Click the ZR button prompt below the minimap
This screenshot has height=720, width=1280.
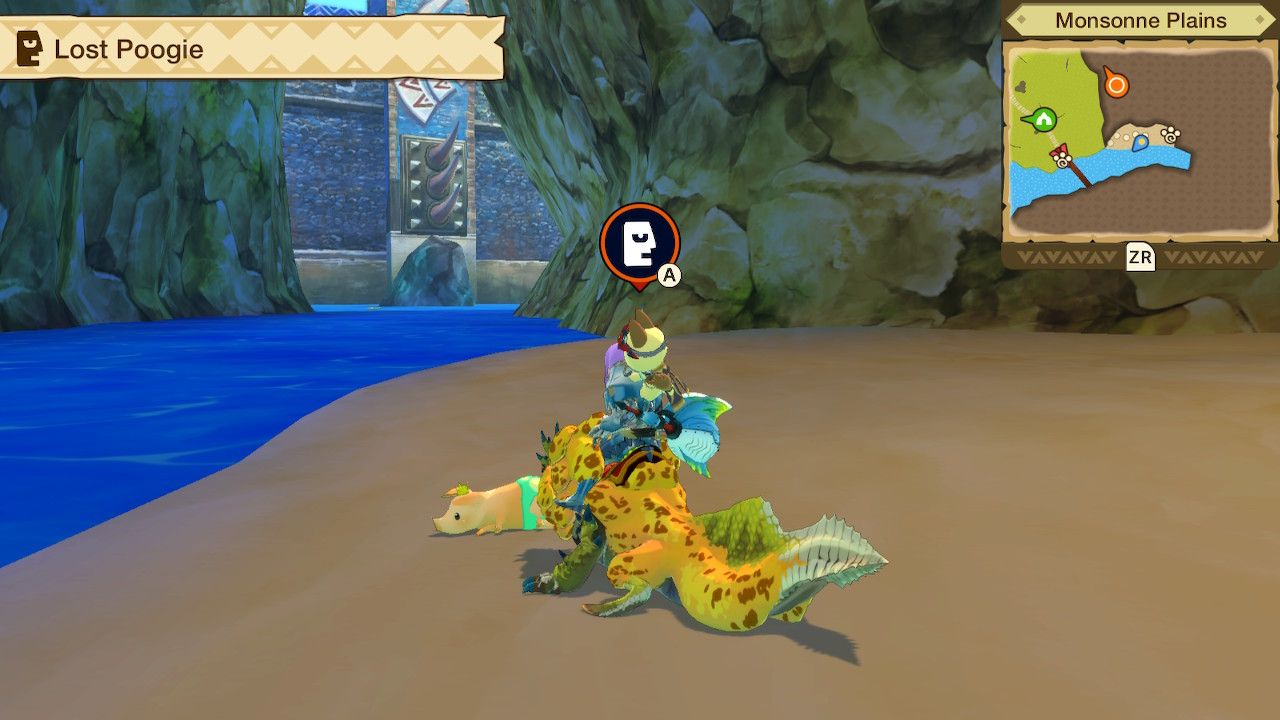pyautogui.click(x=1141, y=257)
